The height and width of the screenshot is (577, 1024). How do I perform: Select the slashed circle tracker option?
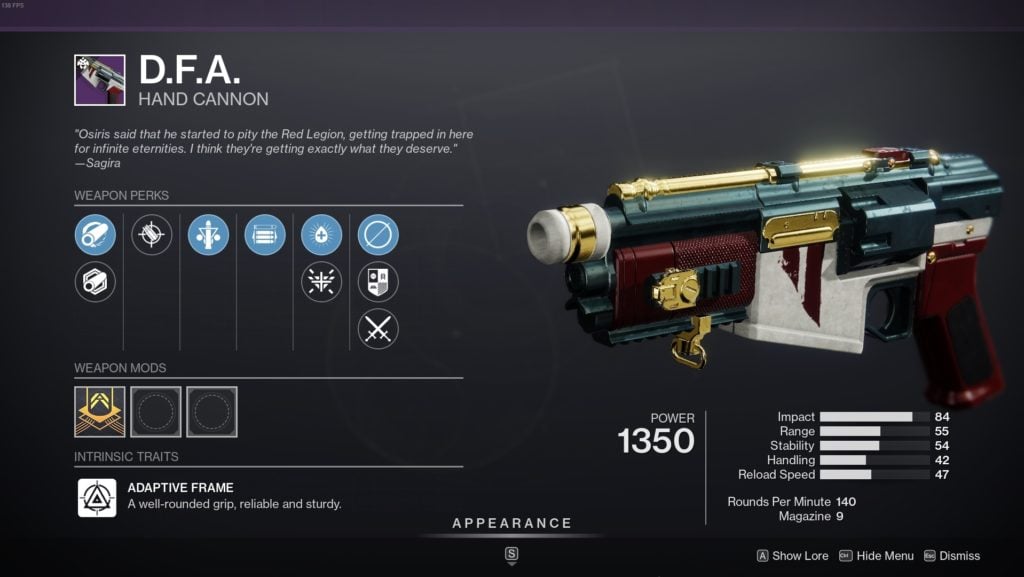[x=378, y=235]
